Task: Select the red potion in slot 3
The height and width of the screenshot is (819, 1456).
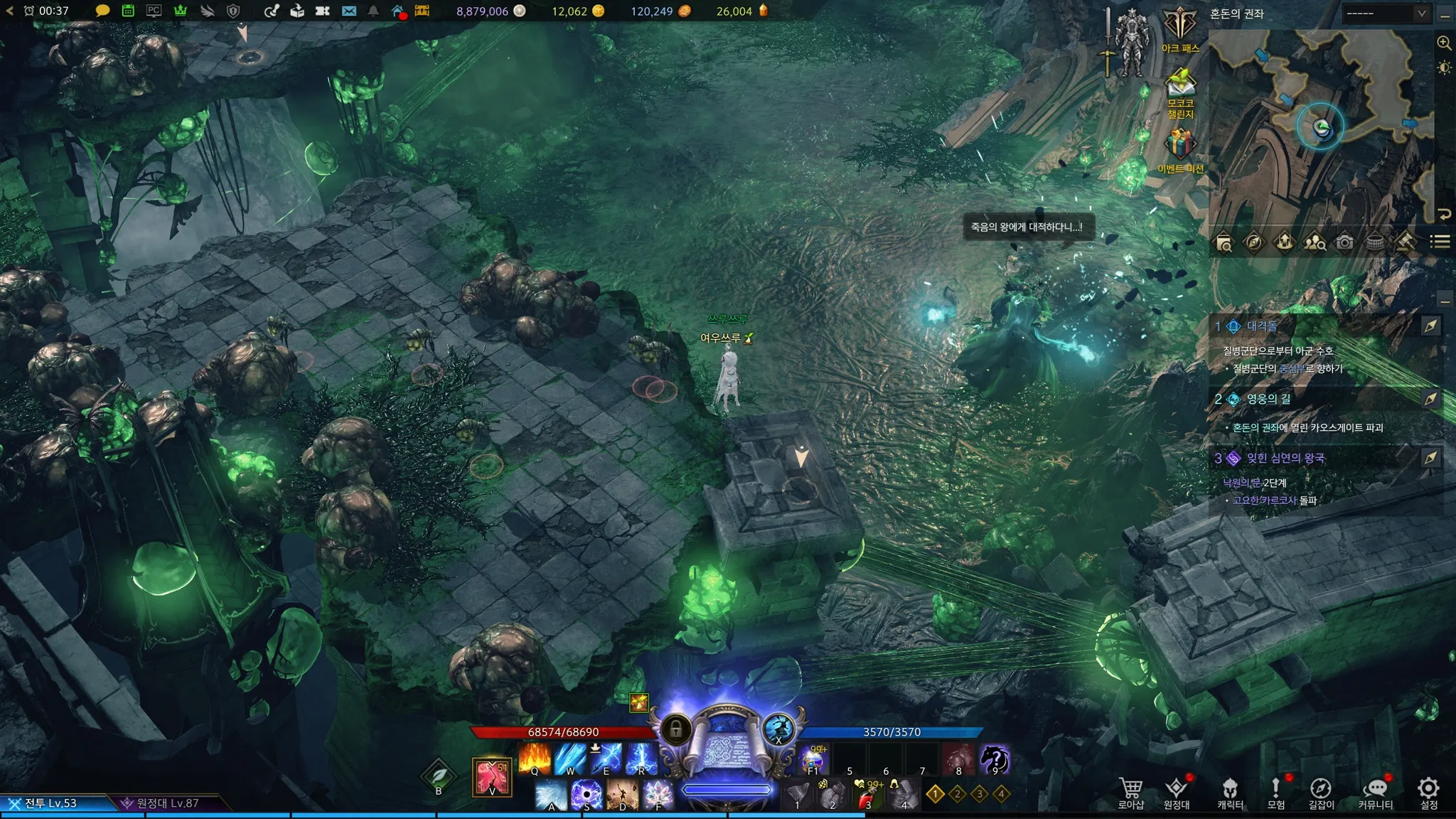Action: (x=869, y=795)
